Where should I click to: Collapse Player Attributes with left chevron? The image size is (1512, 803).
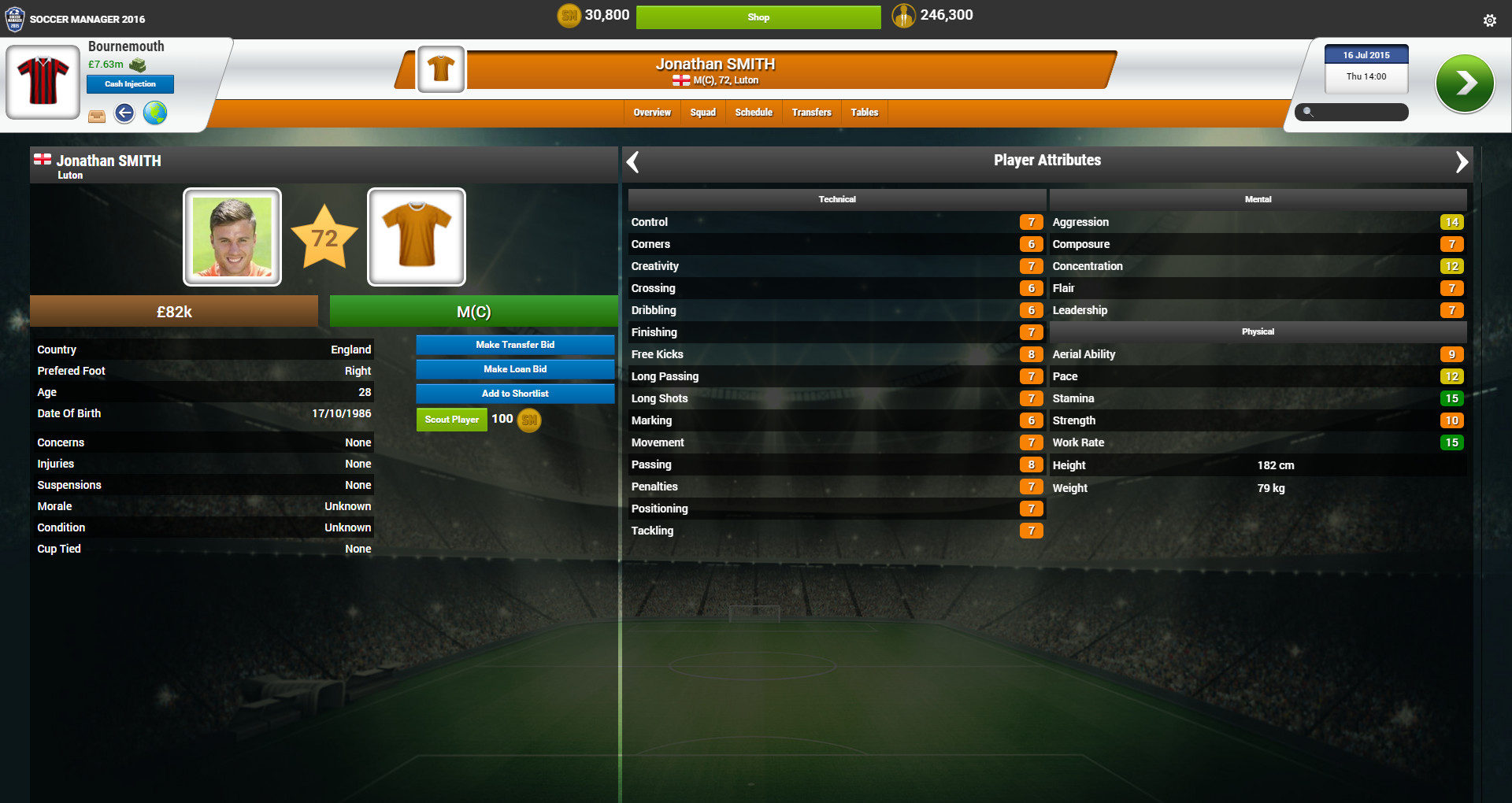coord(632,161)
